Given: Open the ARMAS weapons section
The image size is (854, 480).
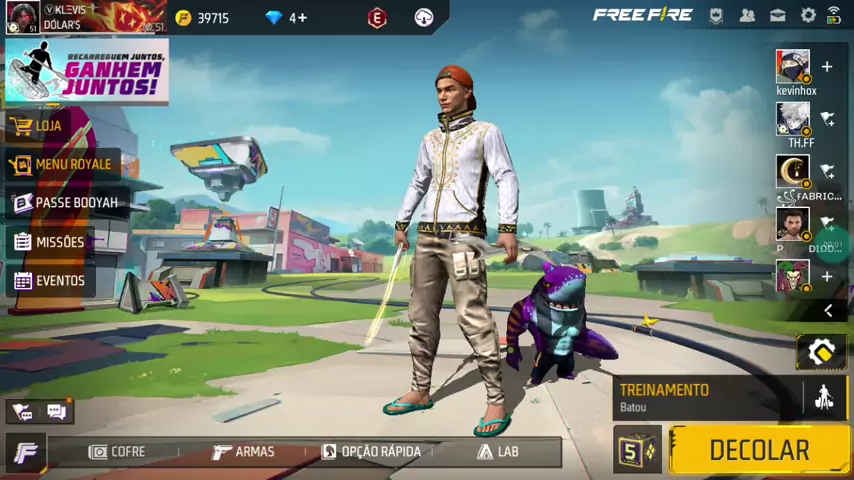Looking at the screenshot, I should (x=244, y=452).
